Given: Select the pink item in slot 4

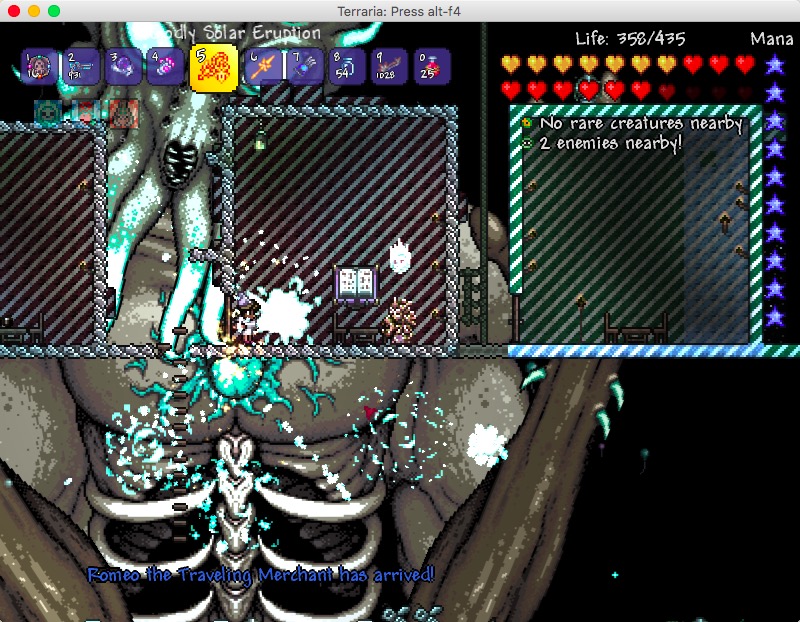Looking at the screenshot, I should point(166,67).
